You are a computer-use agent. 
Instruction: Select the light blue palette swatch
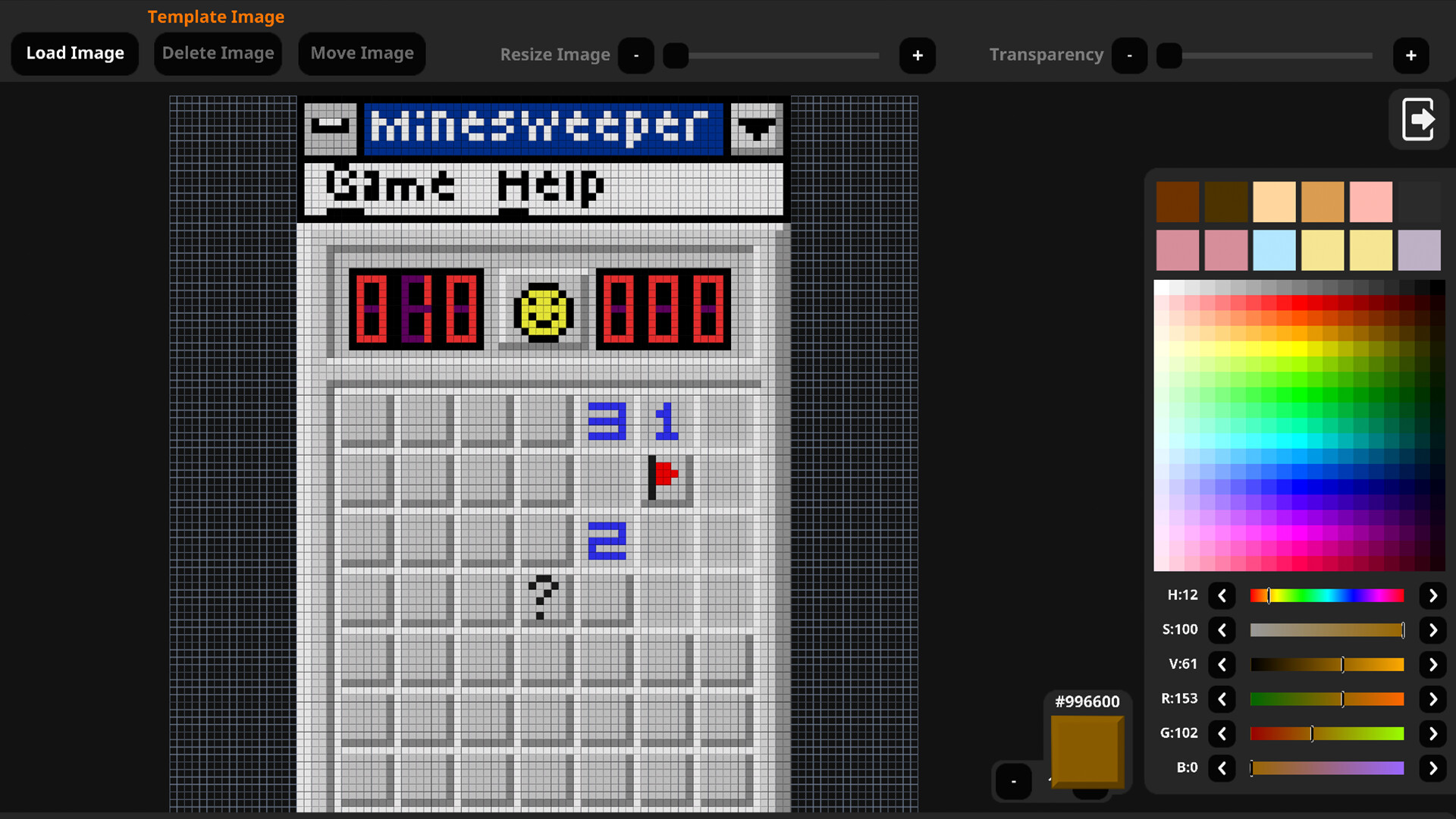tap(1274, 250)
